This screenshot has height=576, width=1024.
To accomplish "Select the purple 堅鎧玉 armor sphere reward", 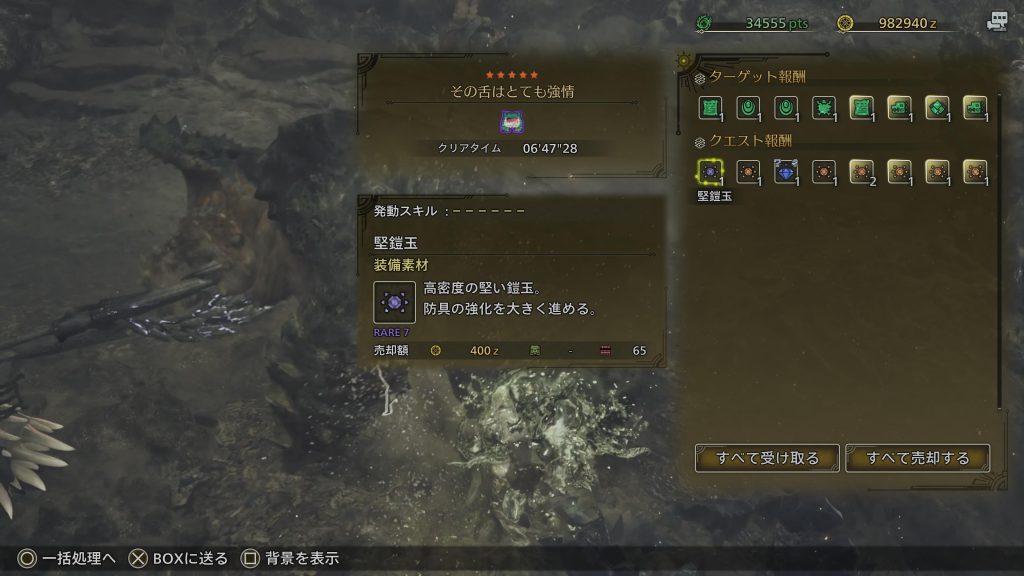I will click(x=710, y=172).
